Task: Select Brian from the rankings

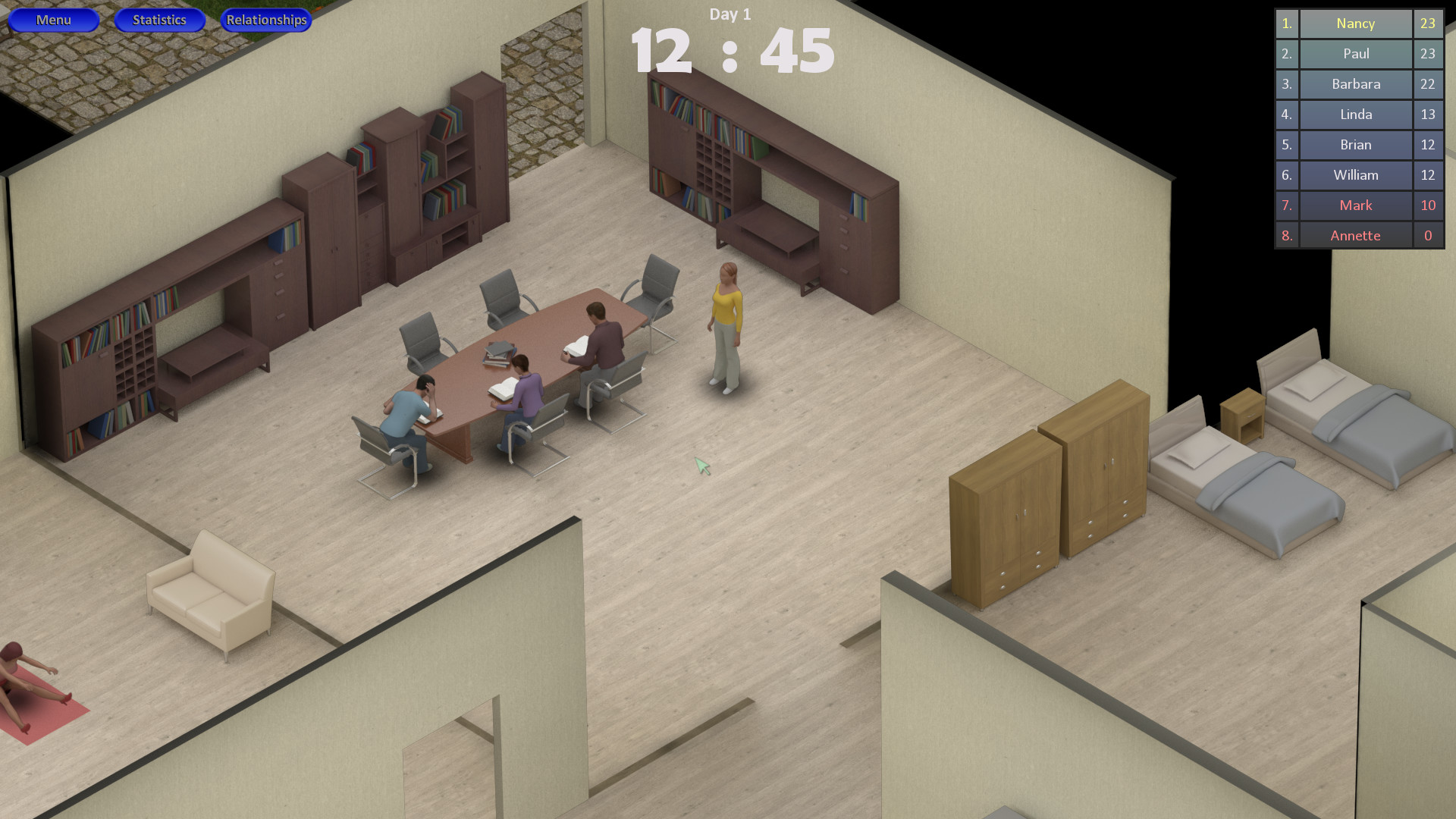Action: (1355, 145)
